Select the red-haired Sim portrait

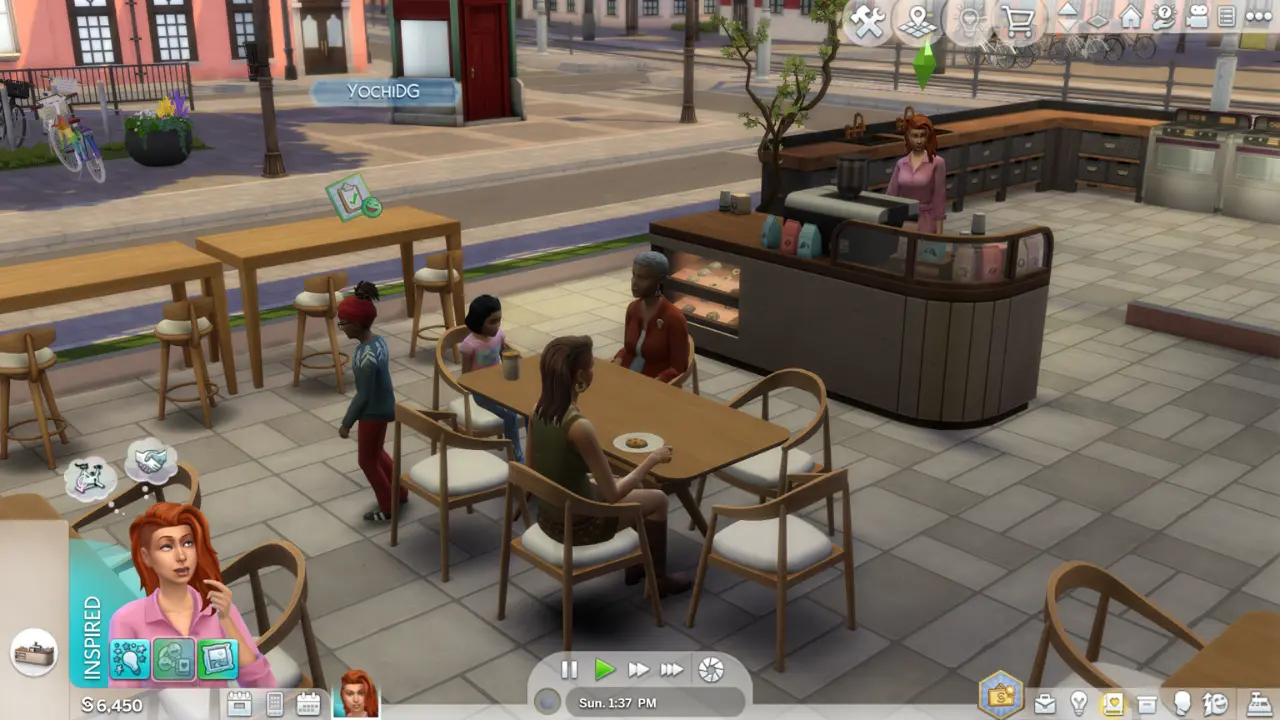[x=359, y=694]
